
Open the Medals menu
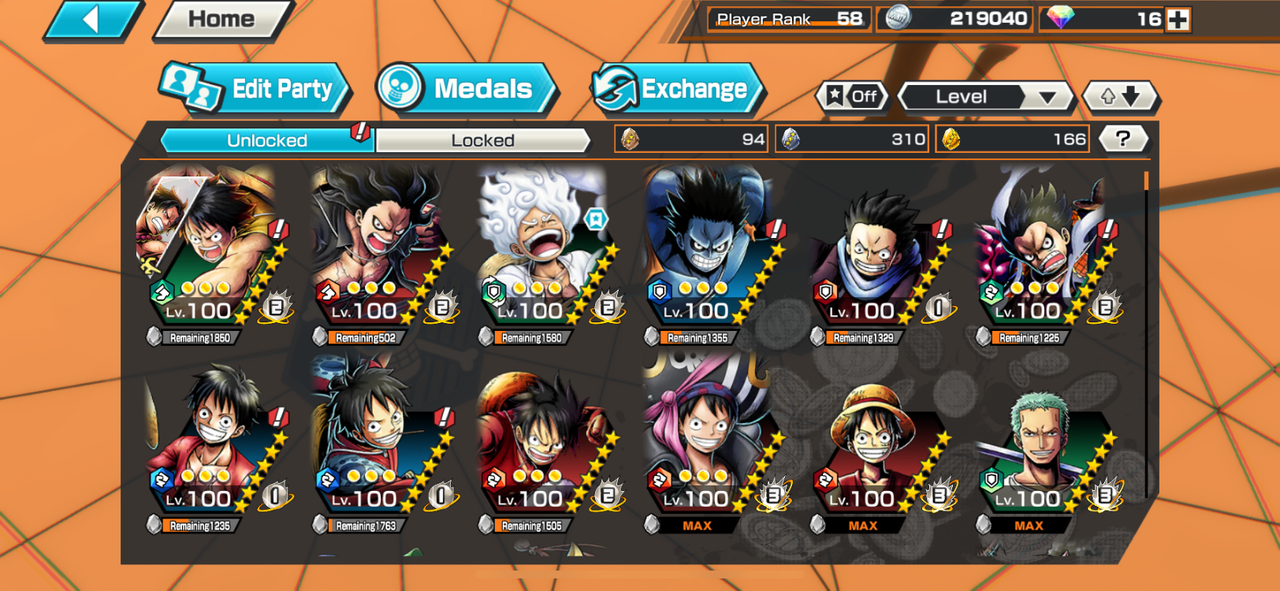coord(468,89)
